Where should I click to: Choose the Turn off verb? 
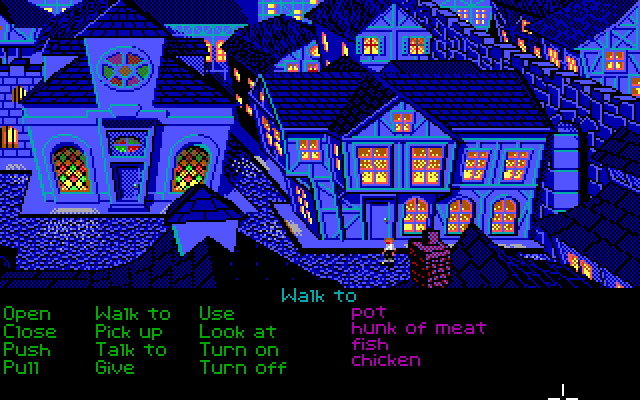243,367
